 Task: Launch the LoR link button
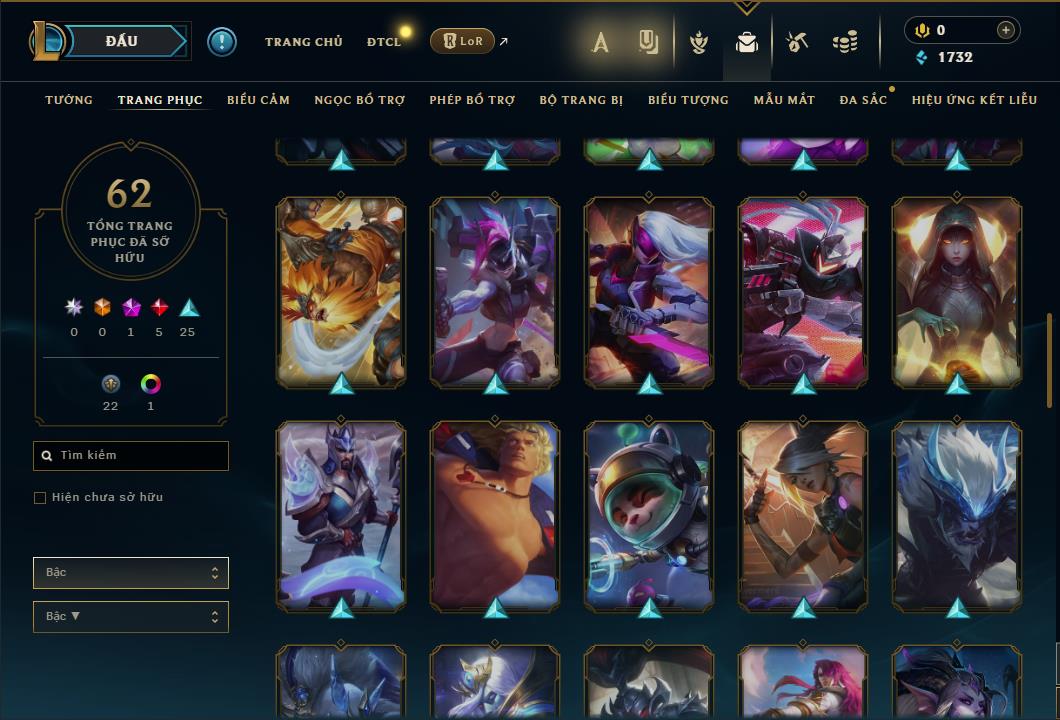coord(462,41)
